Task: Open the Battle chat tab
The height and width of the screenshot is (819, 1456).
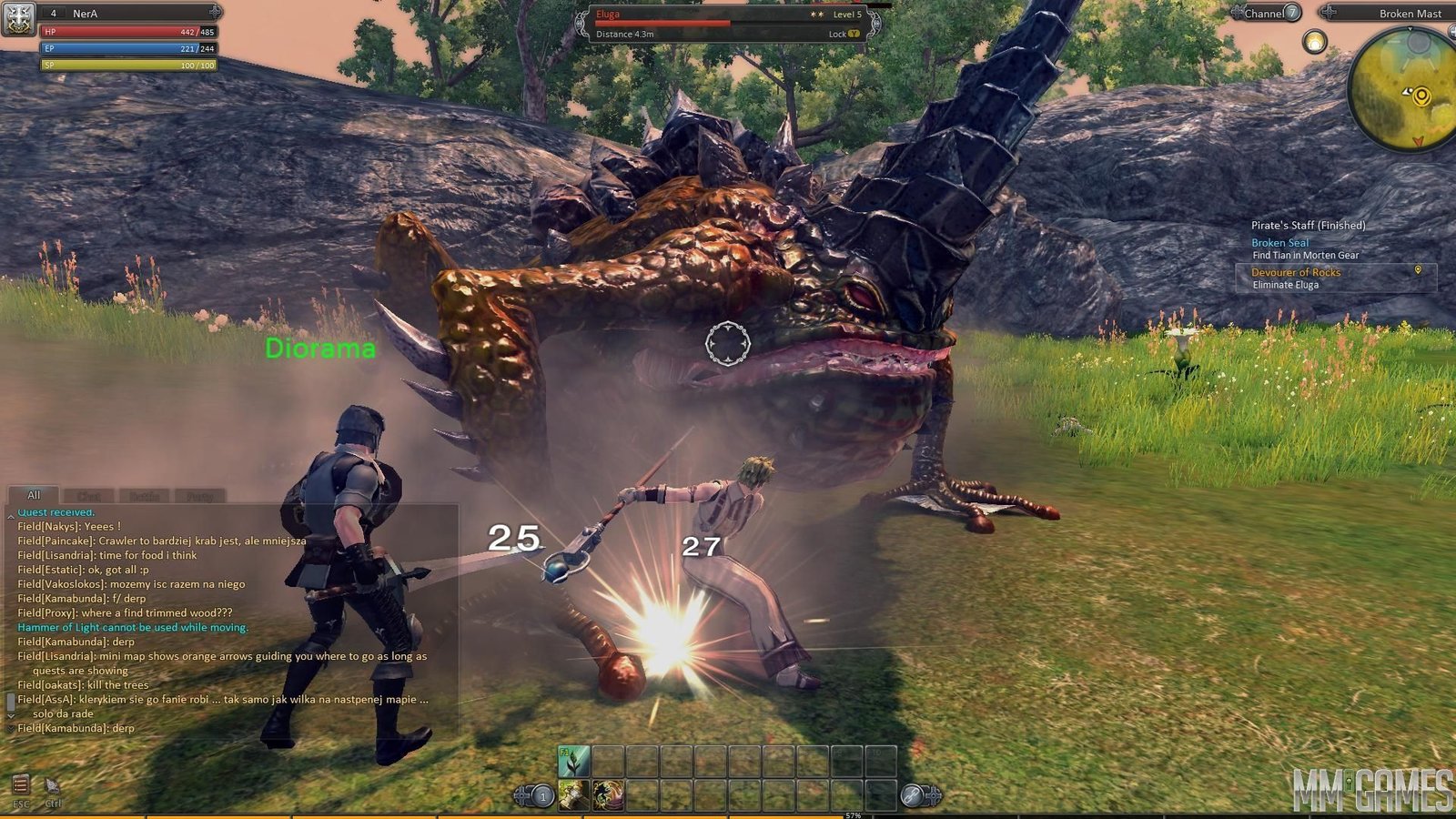Action: click(144, 496)
